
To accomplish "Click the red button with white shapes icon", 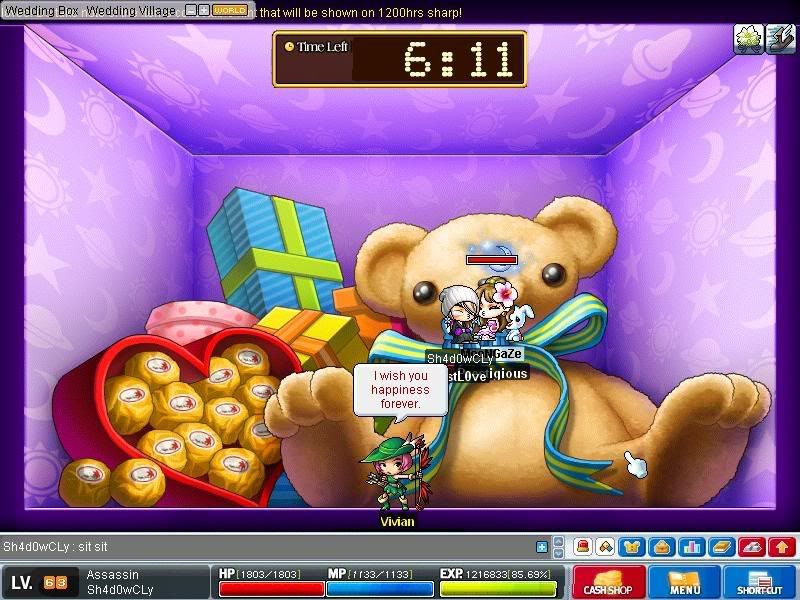I will tap(752, 547).
